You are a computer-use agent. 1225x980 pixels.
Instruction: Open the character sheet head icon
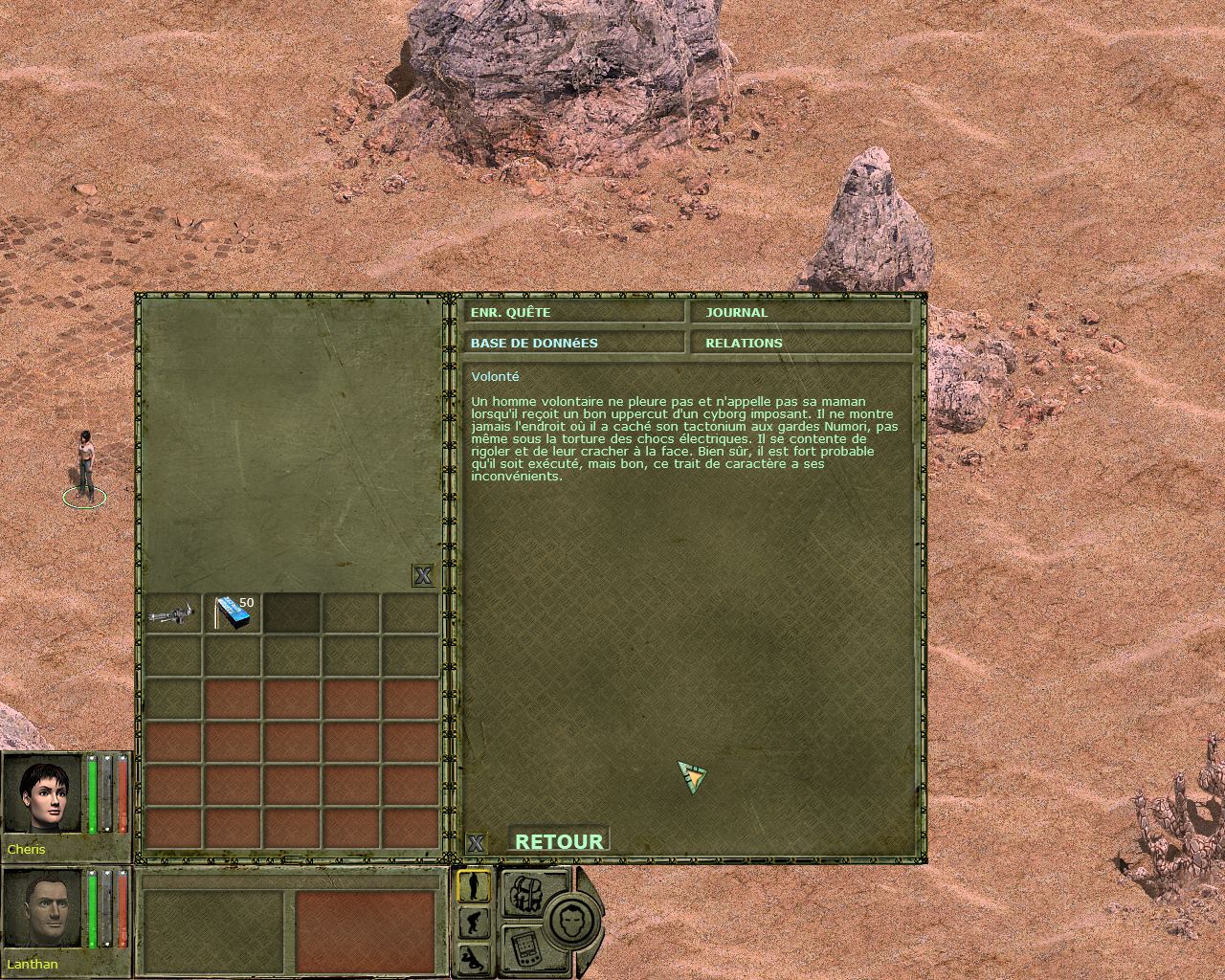[572, 920]
